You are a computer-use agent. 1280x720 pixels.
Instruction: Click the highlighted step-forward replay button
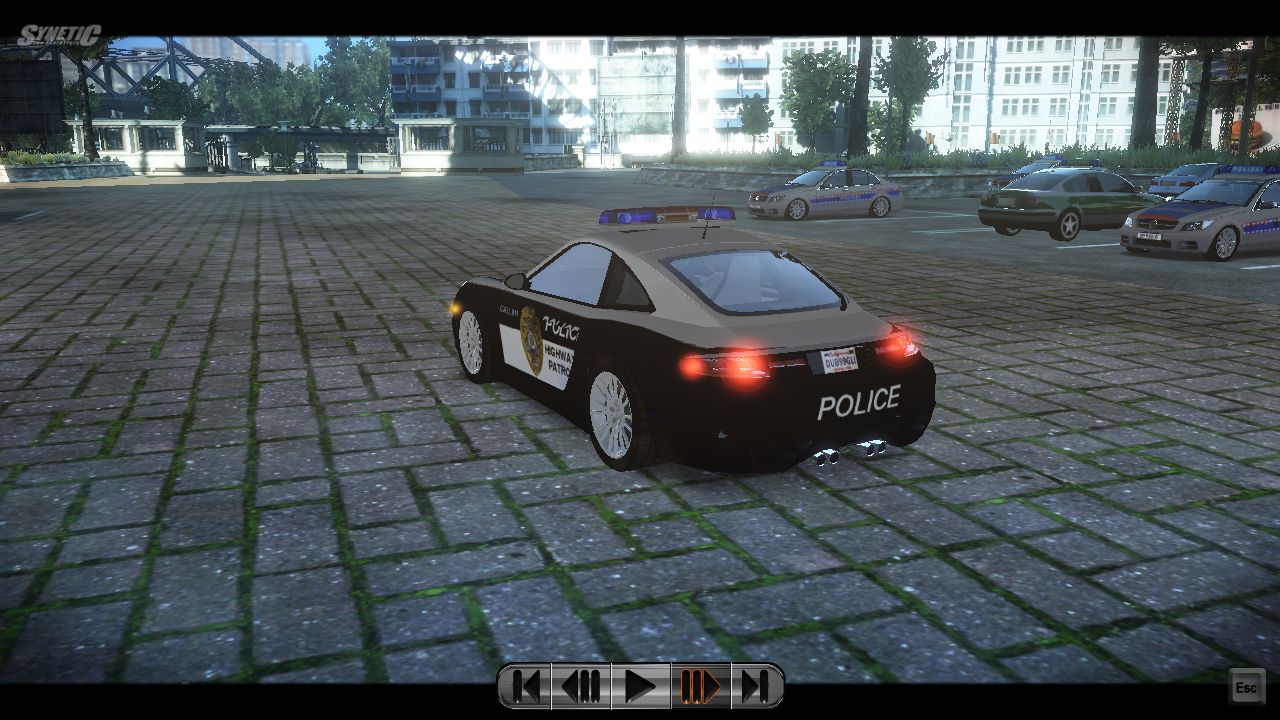click(x=700, y=687)
